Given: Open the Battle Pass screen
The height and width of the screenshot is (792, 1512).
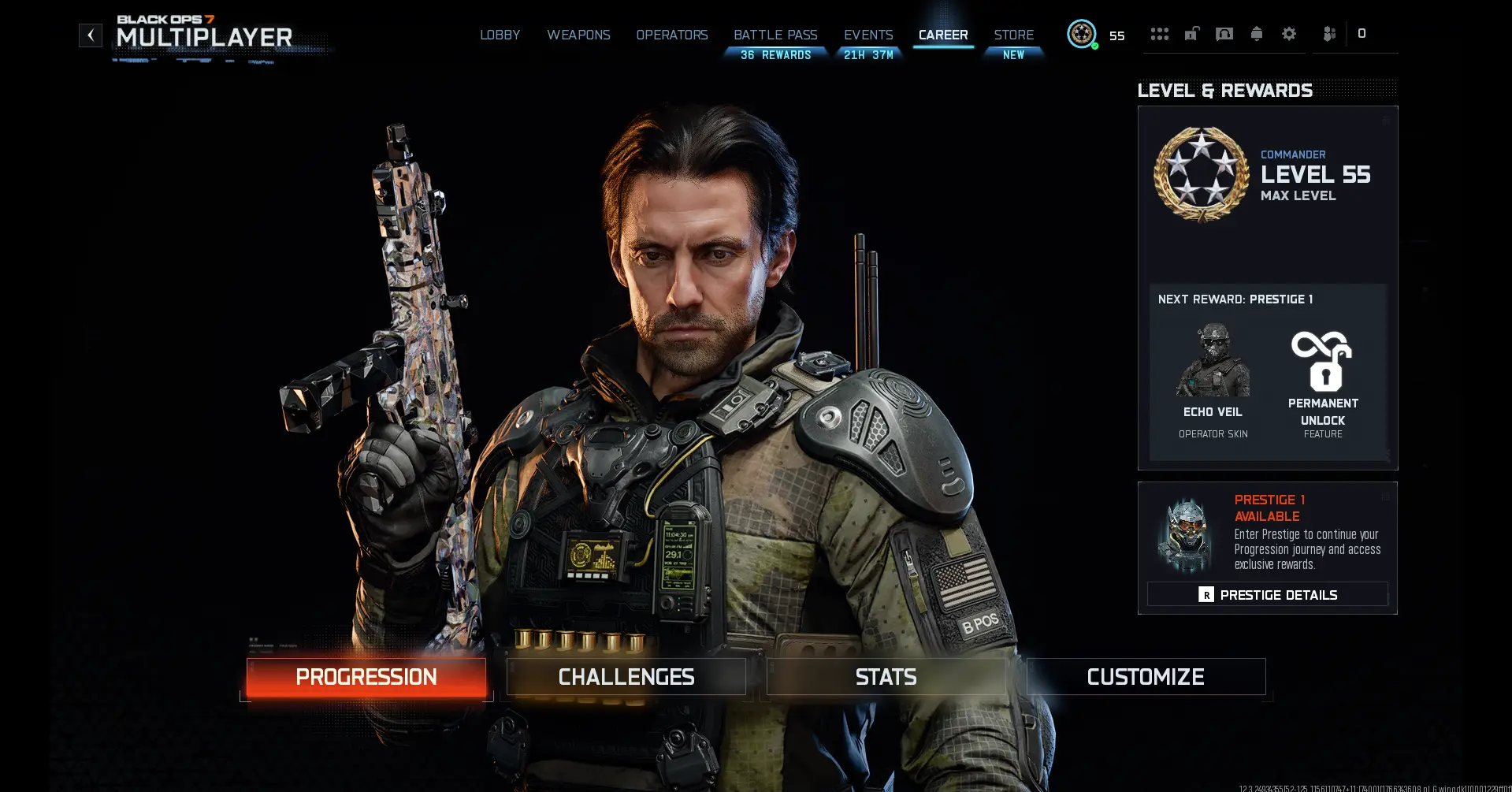Looking at the screenshot, I should pyautogui.click(x=775, y=35).
